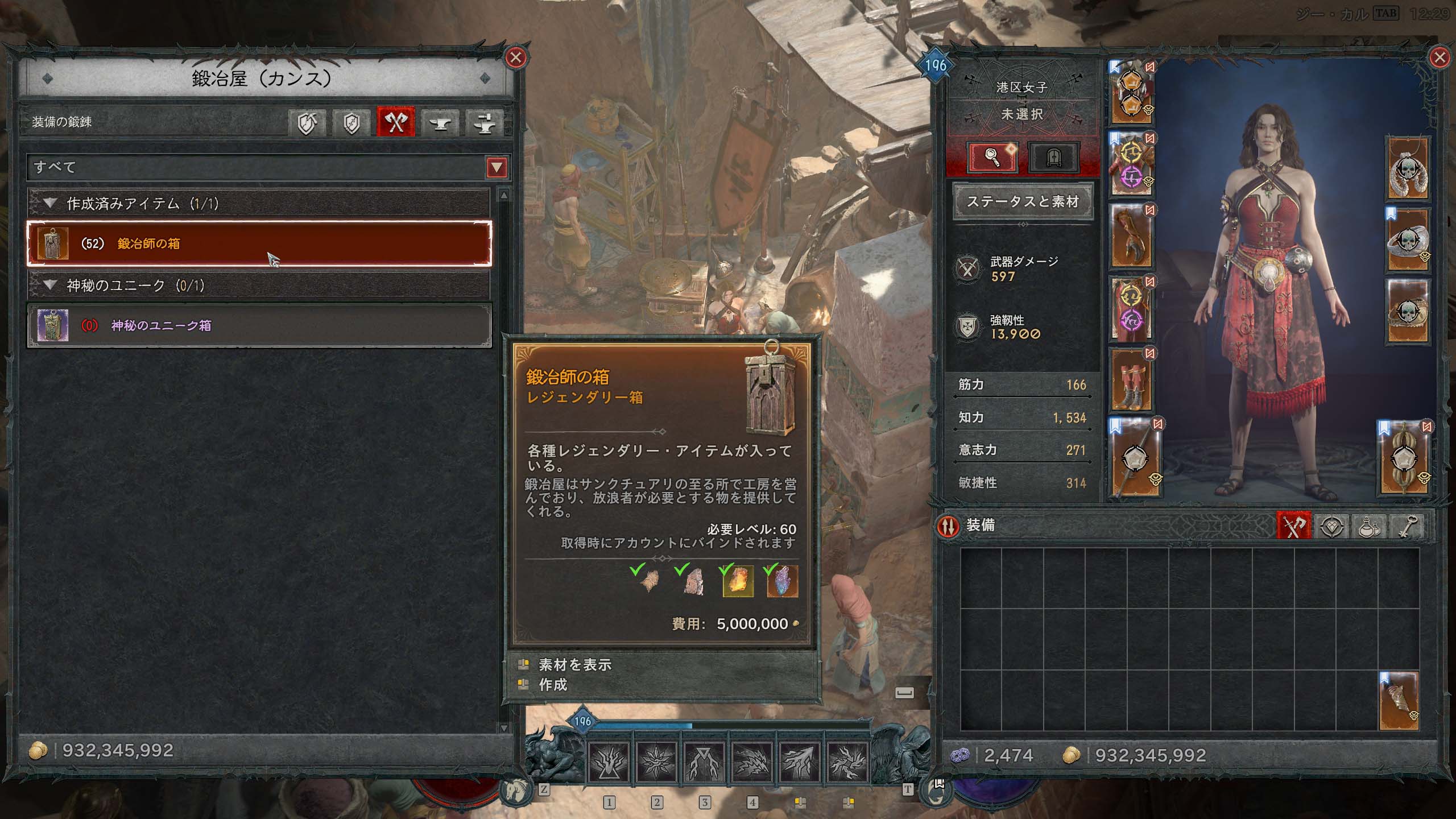
Task: Select the tombstone tab next to magnifier
Action: pyautogui.click(x=1053, y=156)
